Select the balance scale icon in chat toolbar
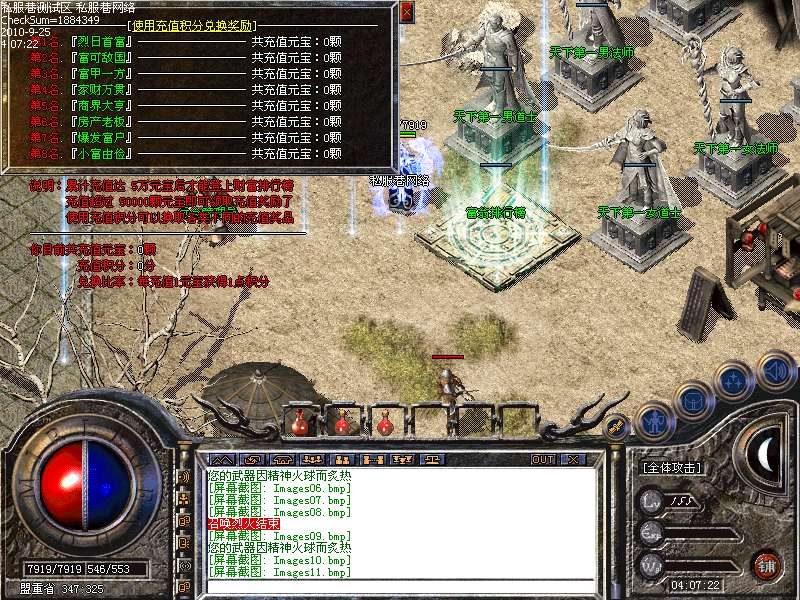 [x=432, y=460]
